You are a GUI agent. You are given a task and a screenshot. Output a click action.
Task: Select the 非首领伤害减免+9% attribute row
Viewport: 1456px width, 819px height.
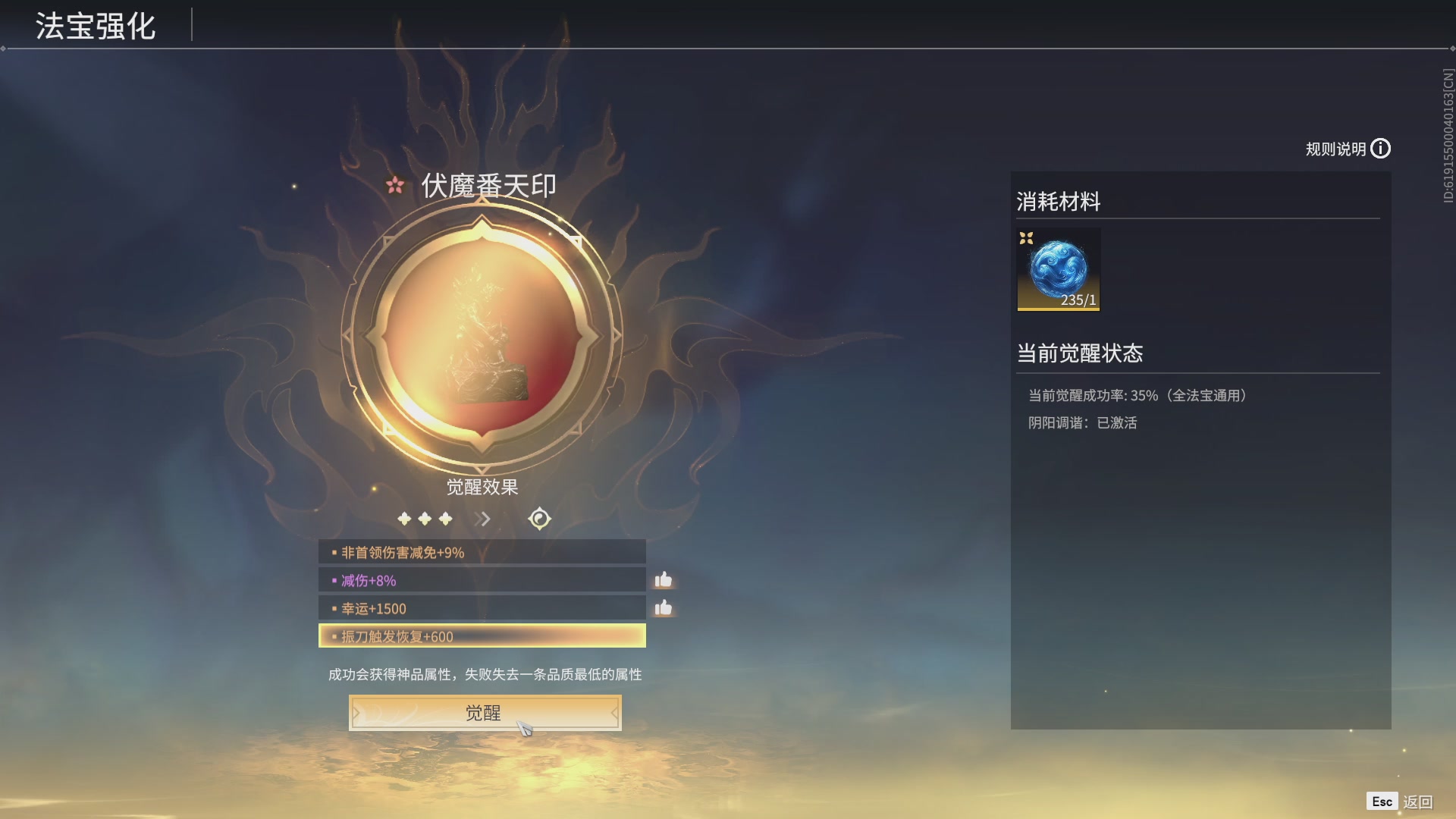[x=482, y=552]
